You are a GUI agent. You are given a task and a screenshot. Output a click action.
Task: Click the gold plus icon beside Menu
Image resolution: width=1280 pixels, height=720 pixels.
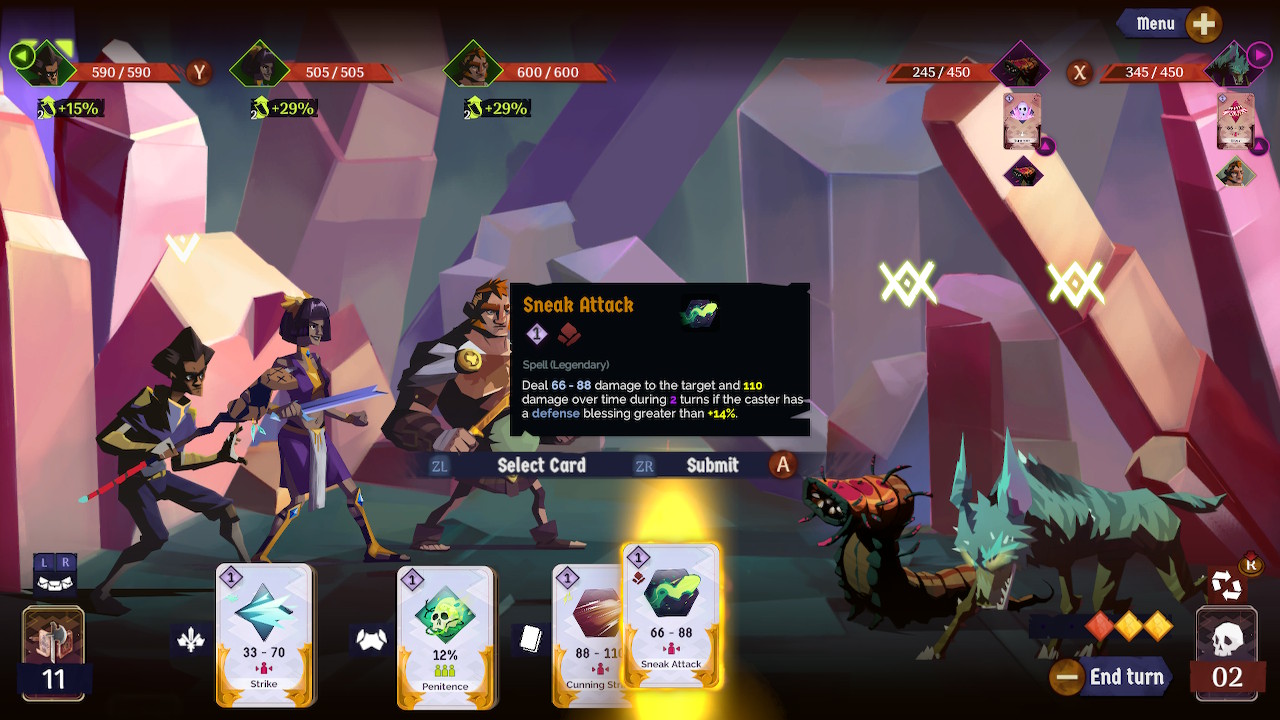1203,23
